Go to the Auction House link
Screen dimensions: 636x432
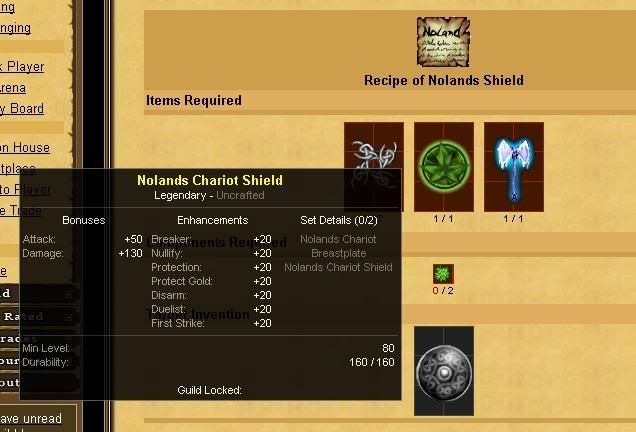(25, 148)
